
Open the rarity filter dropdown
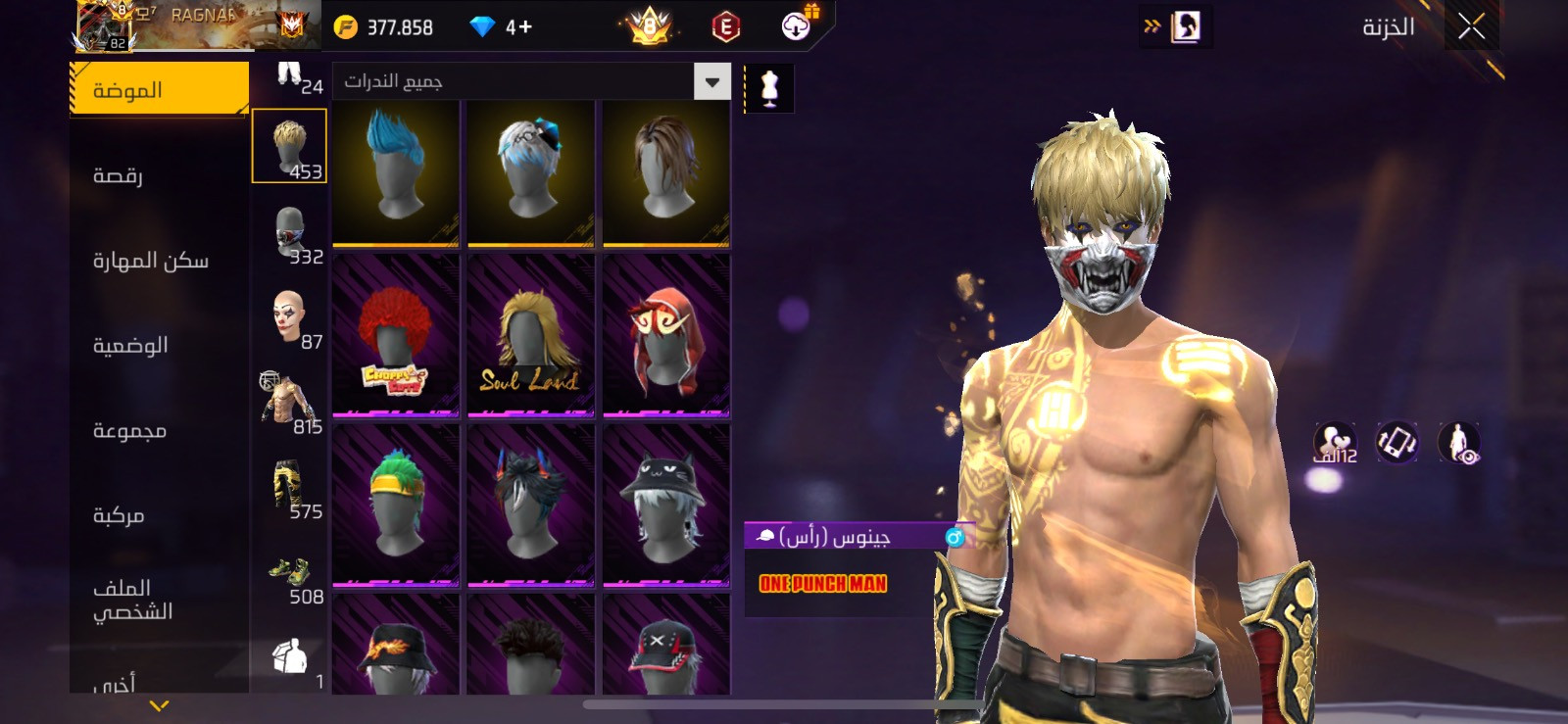pos(712,81)
